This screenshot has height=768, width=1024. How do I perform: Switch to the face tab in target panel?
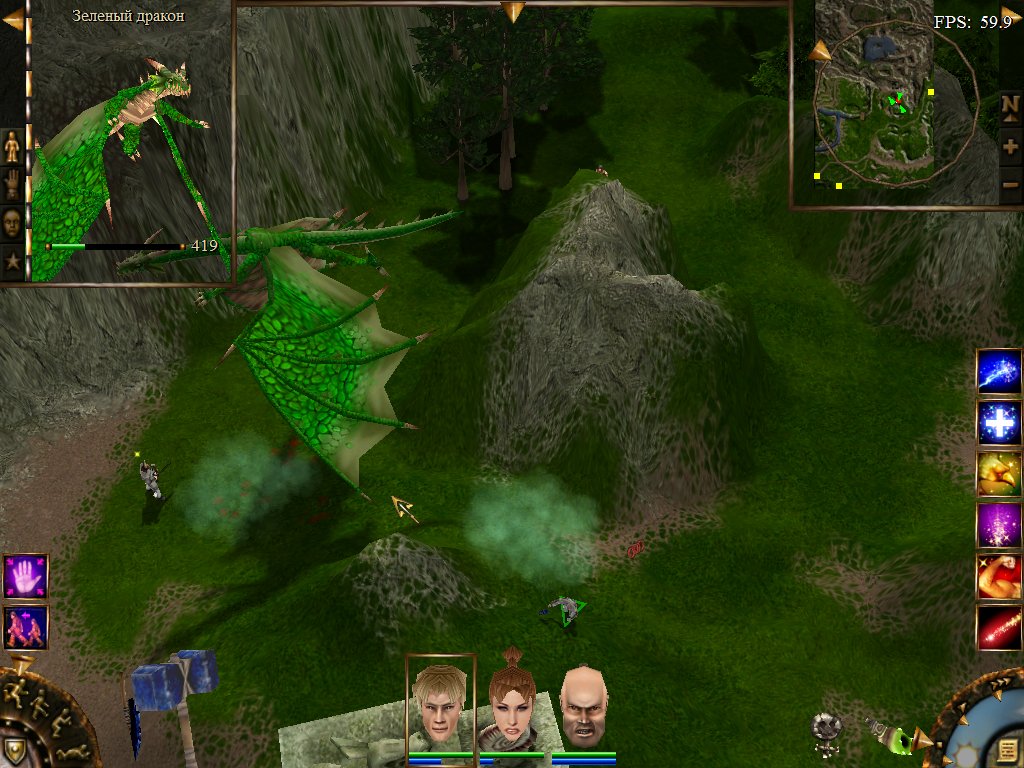(x=12, y=223)
